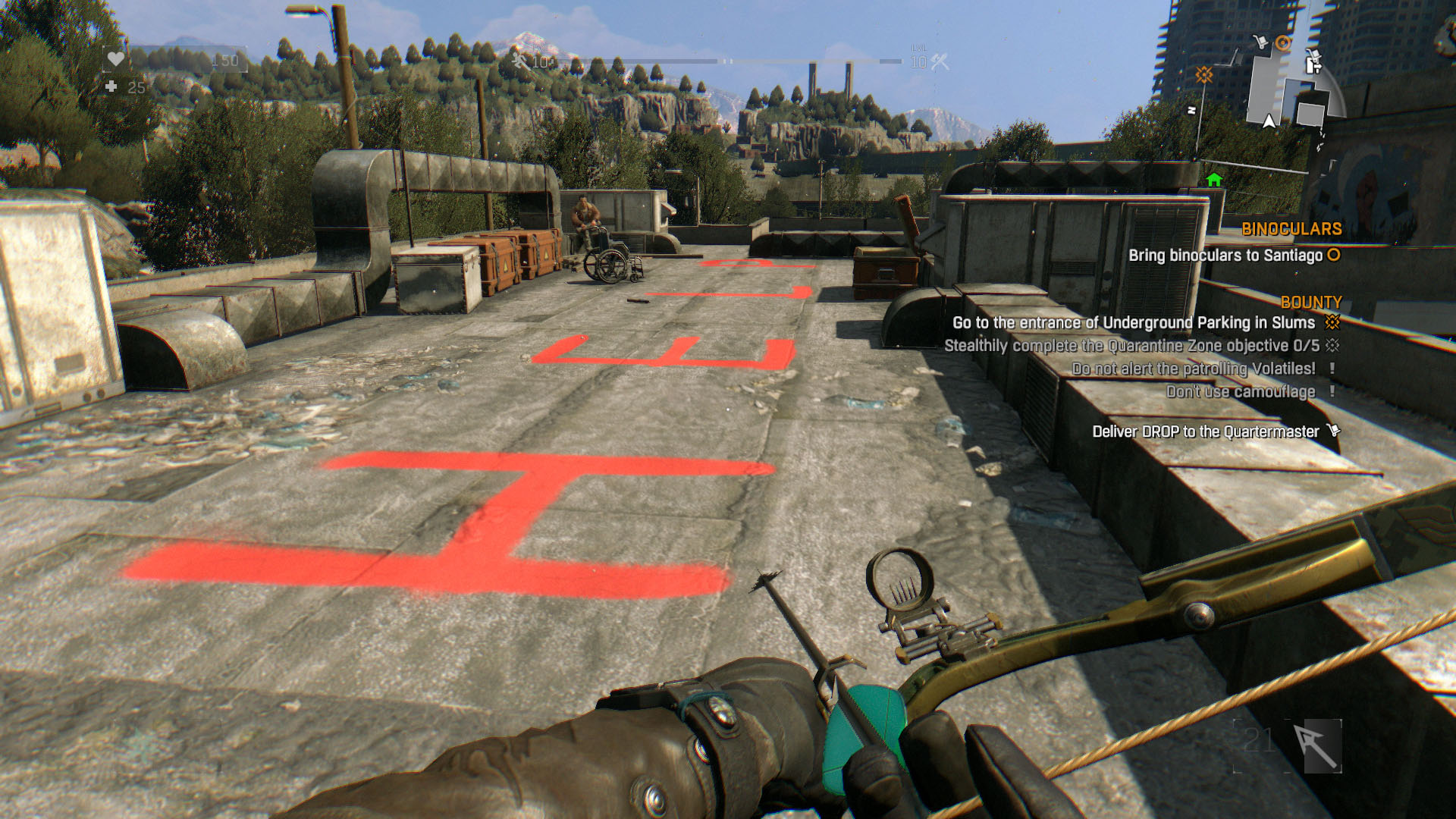Click the medkit plus icon

[x=111, y=87]
